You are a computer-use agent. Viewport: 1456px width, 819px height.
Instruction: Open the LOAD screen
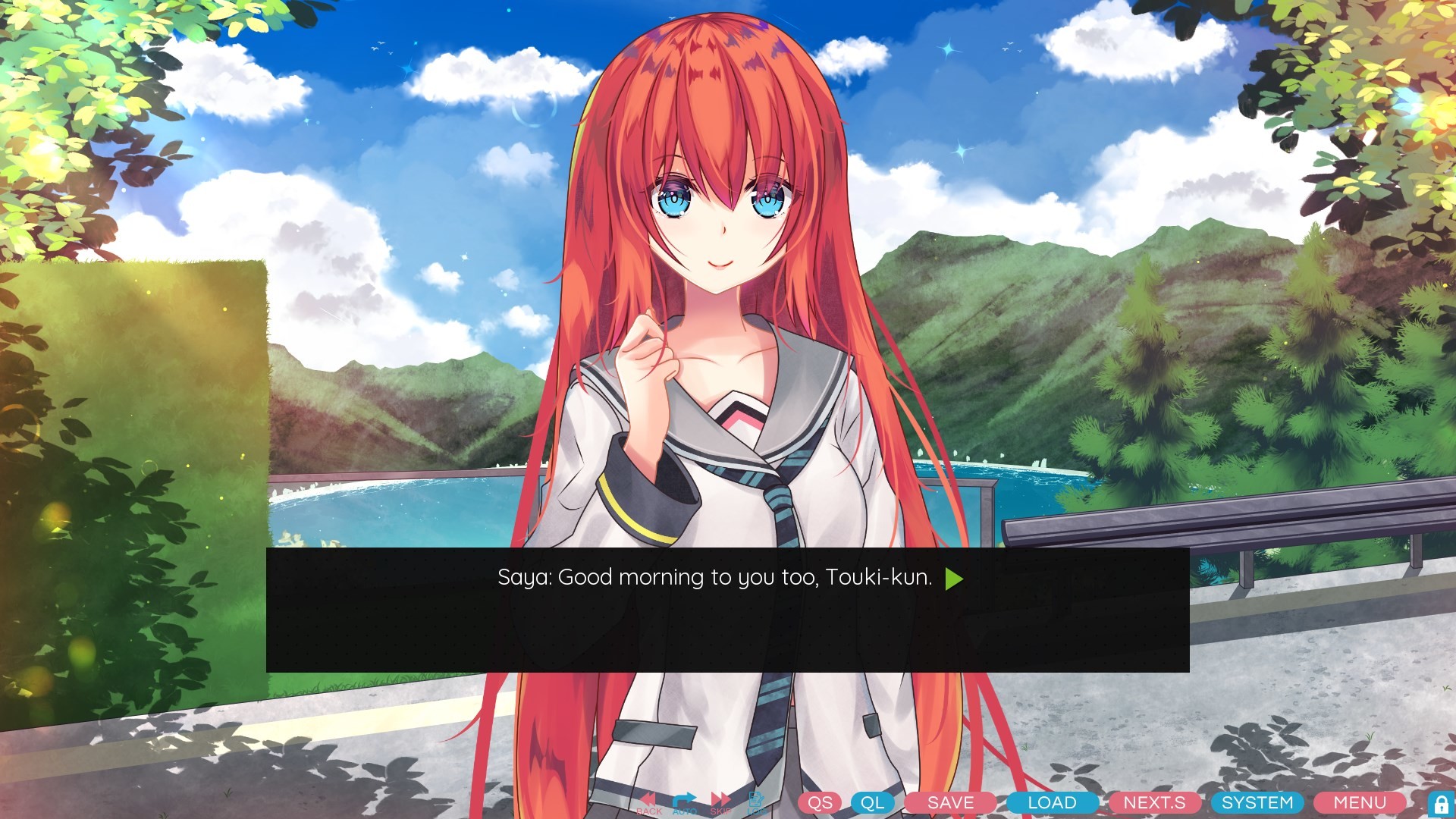[1051, 802]
